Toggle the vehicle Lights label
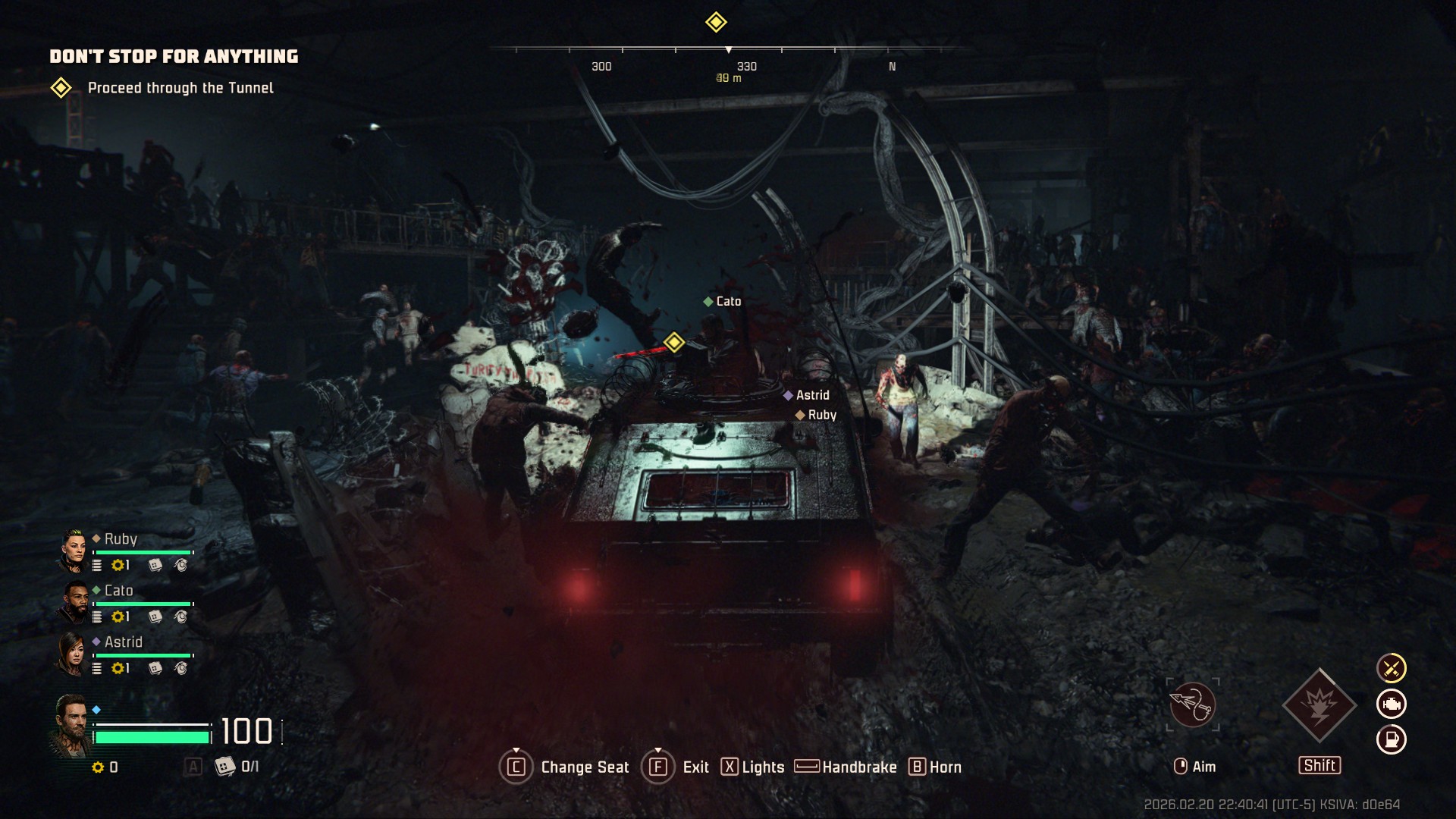Image resolution: width=1456 pixels, height=819 pixels. click(x=763, y=767)
